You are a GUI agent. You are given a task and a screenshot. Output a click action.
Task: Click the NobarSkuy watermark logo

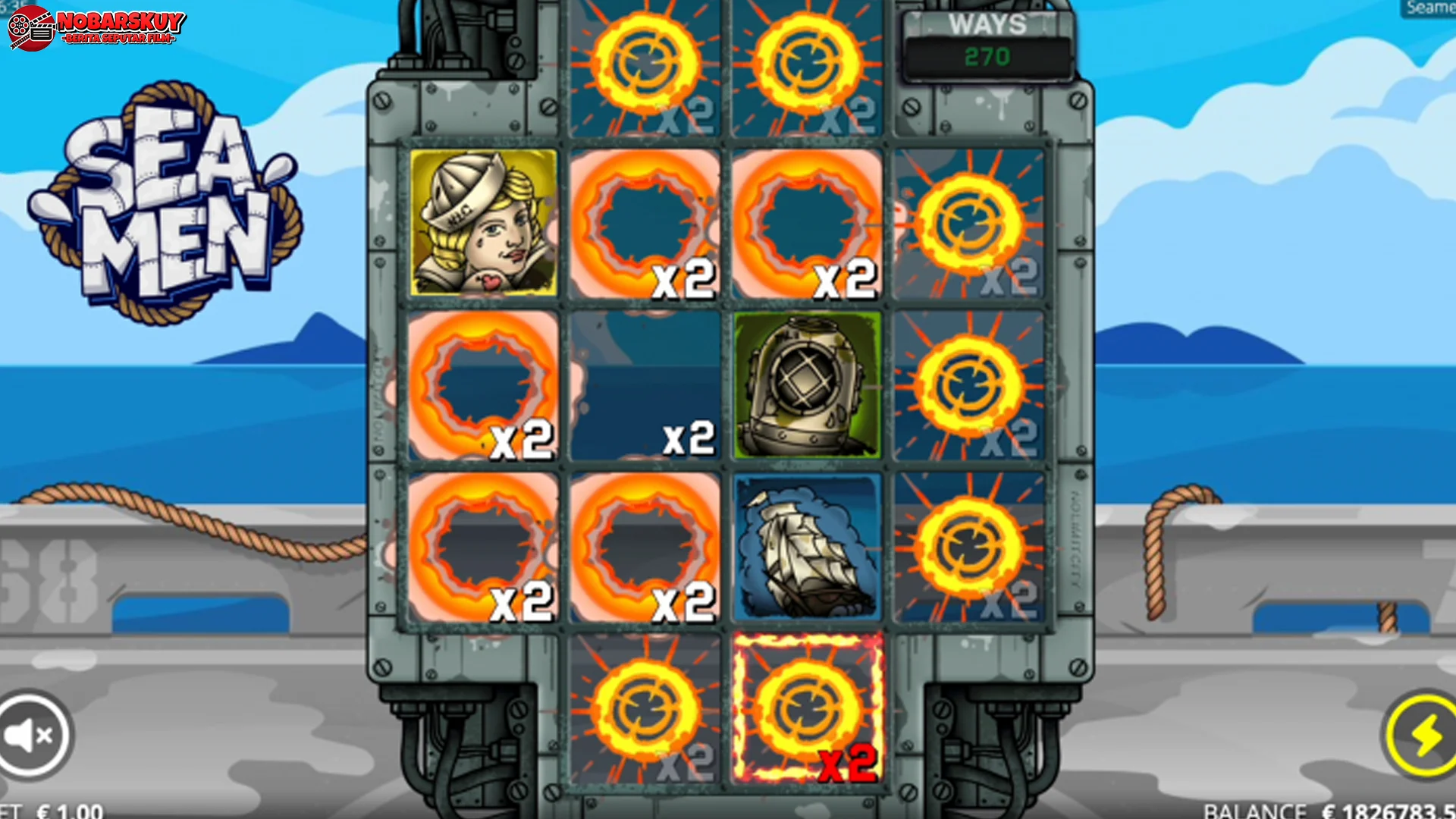pyautogui.click(x=96, y=28)
